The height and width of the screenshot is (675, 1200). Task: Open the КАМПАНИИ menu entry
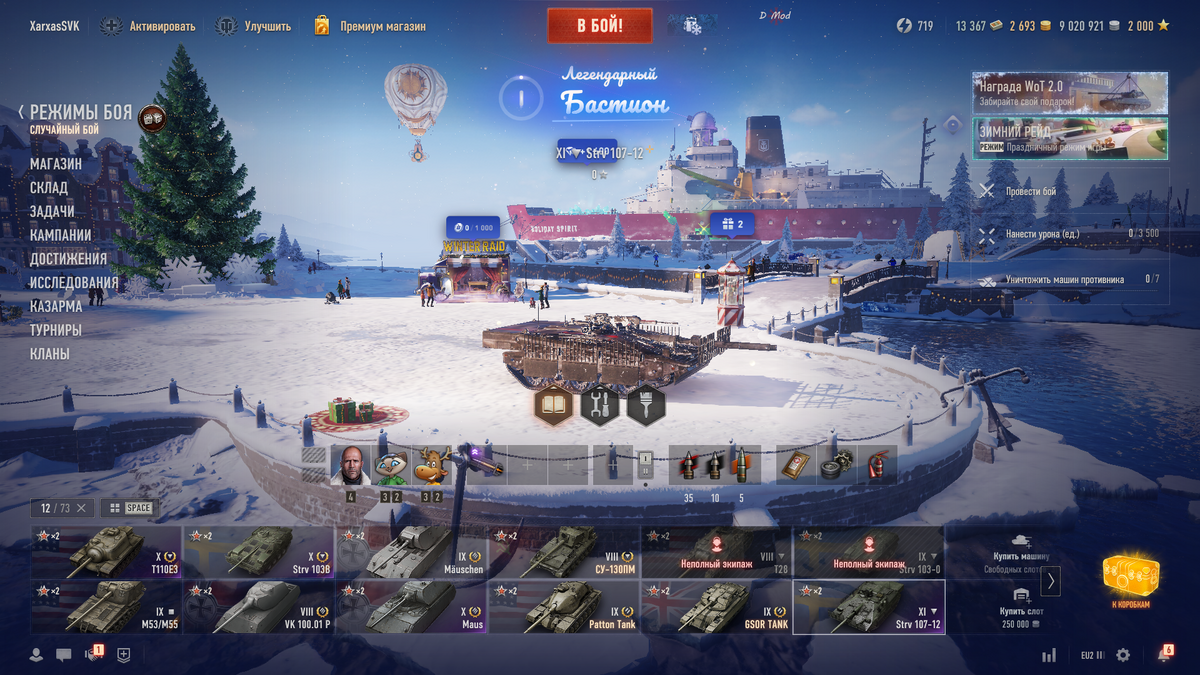coord(61,235)
